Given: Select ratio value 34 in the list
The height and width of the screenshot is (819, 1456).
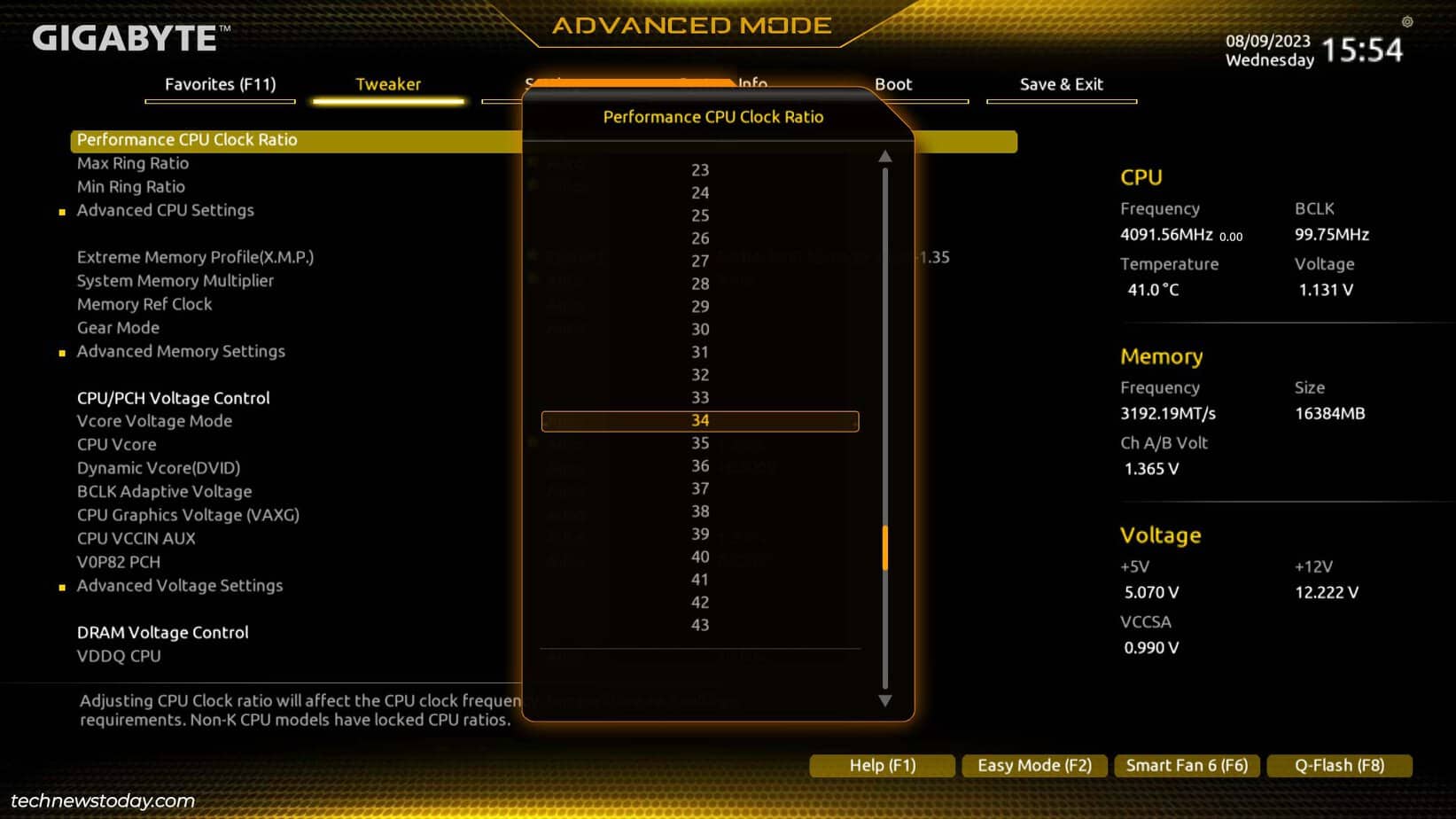Looking at the screenshot, I should click(700, 420).
